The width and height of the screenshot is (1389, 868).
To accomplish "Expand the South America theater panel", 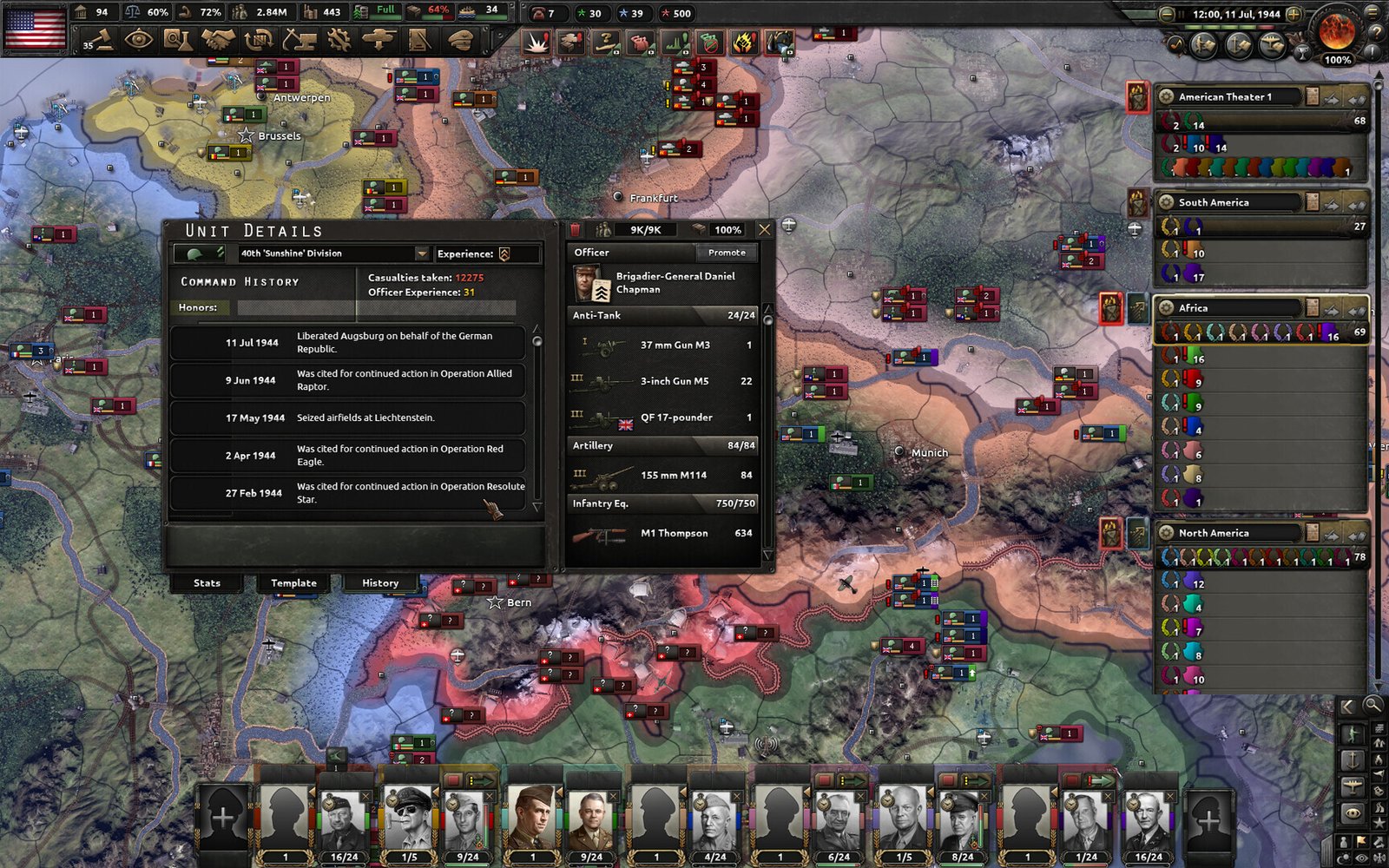I will [x=1356, y=206].
